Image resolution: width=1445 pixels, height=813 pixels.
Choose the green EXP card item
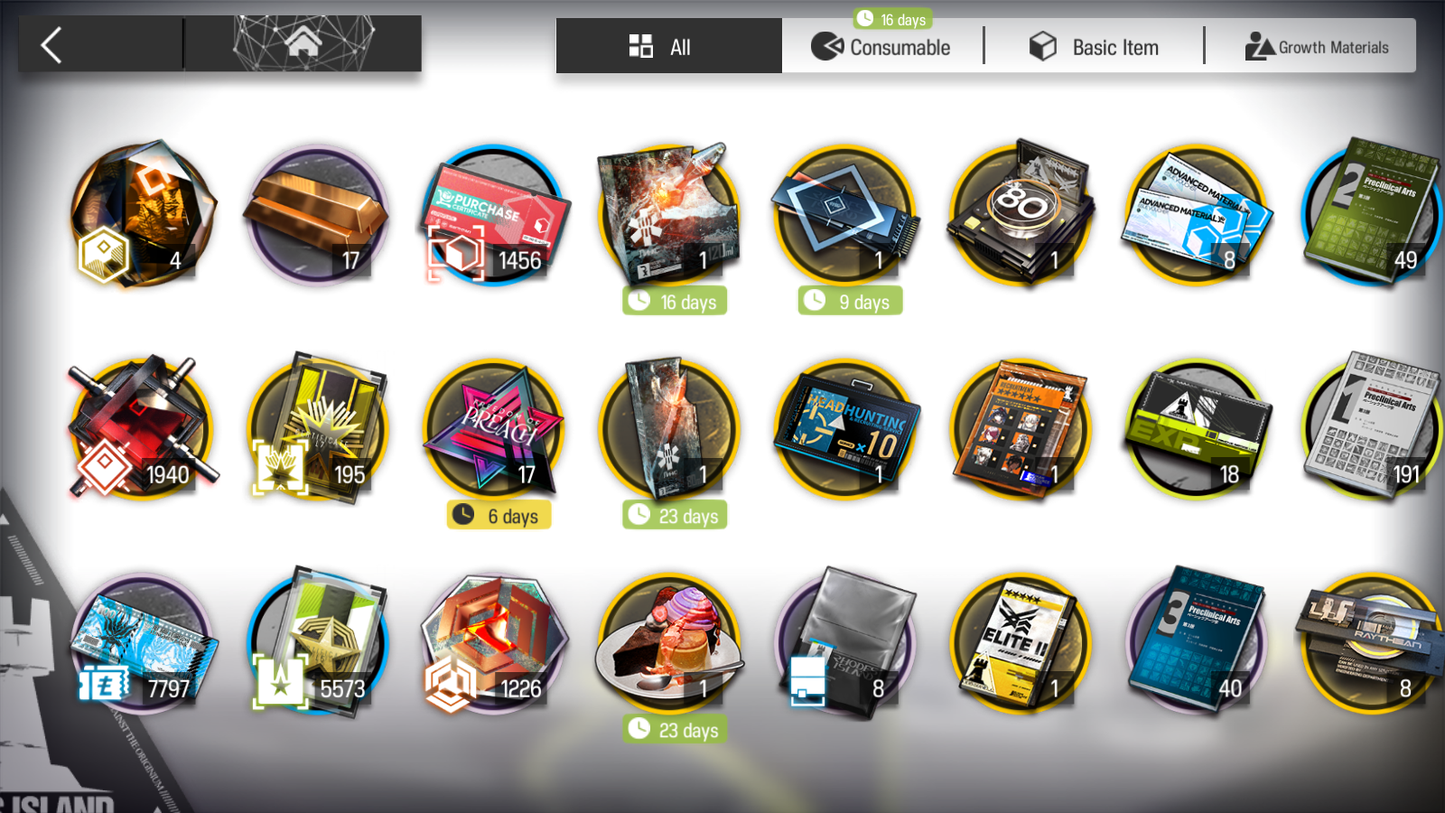[x=1196, y=429]
